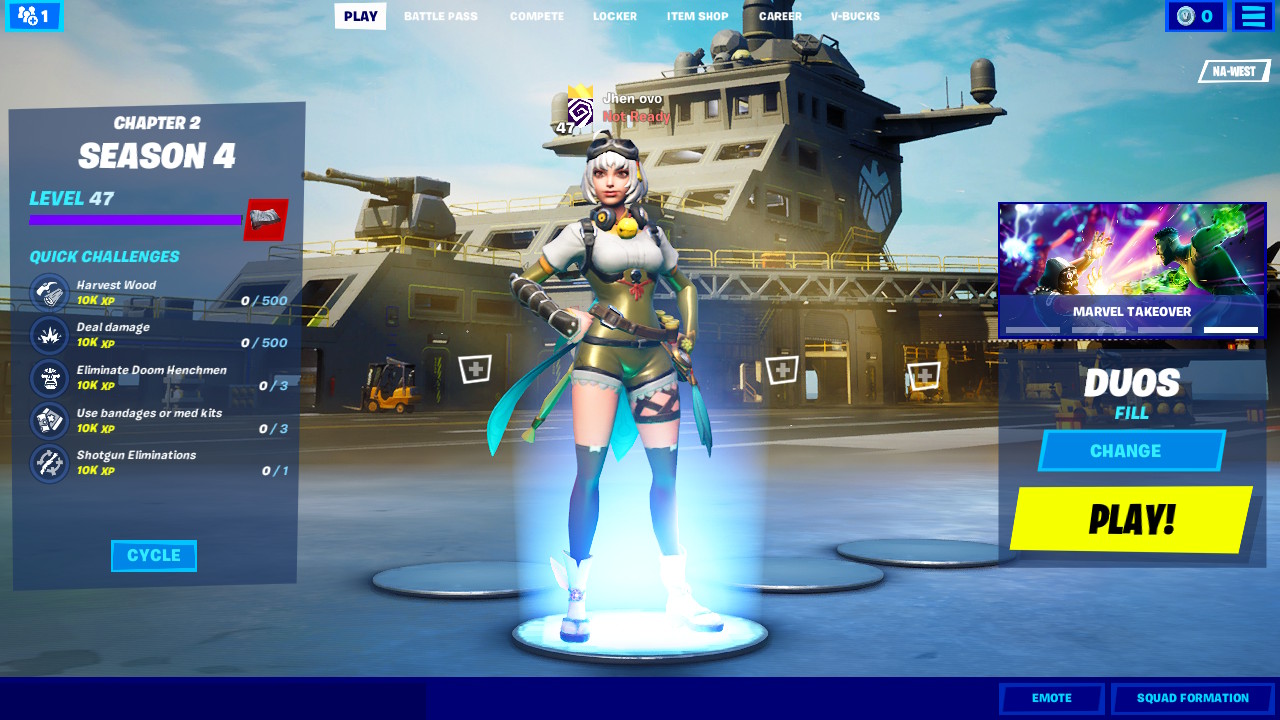The height and width of the screenshot is (720, 1280).
Task: Select the Harvest Wood challenge
Action: point(158,293)
